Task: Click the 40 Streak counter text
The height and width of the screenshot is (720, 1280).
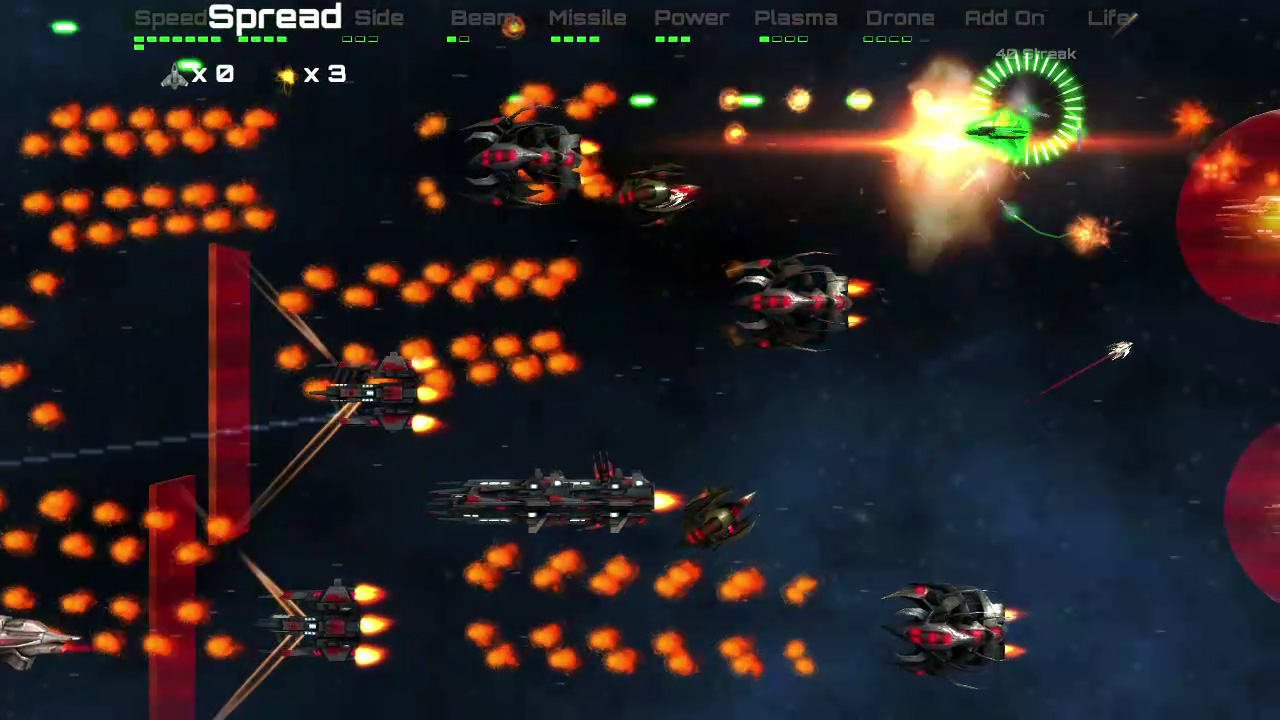Action: coord(1034,53)
